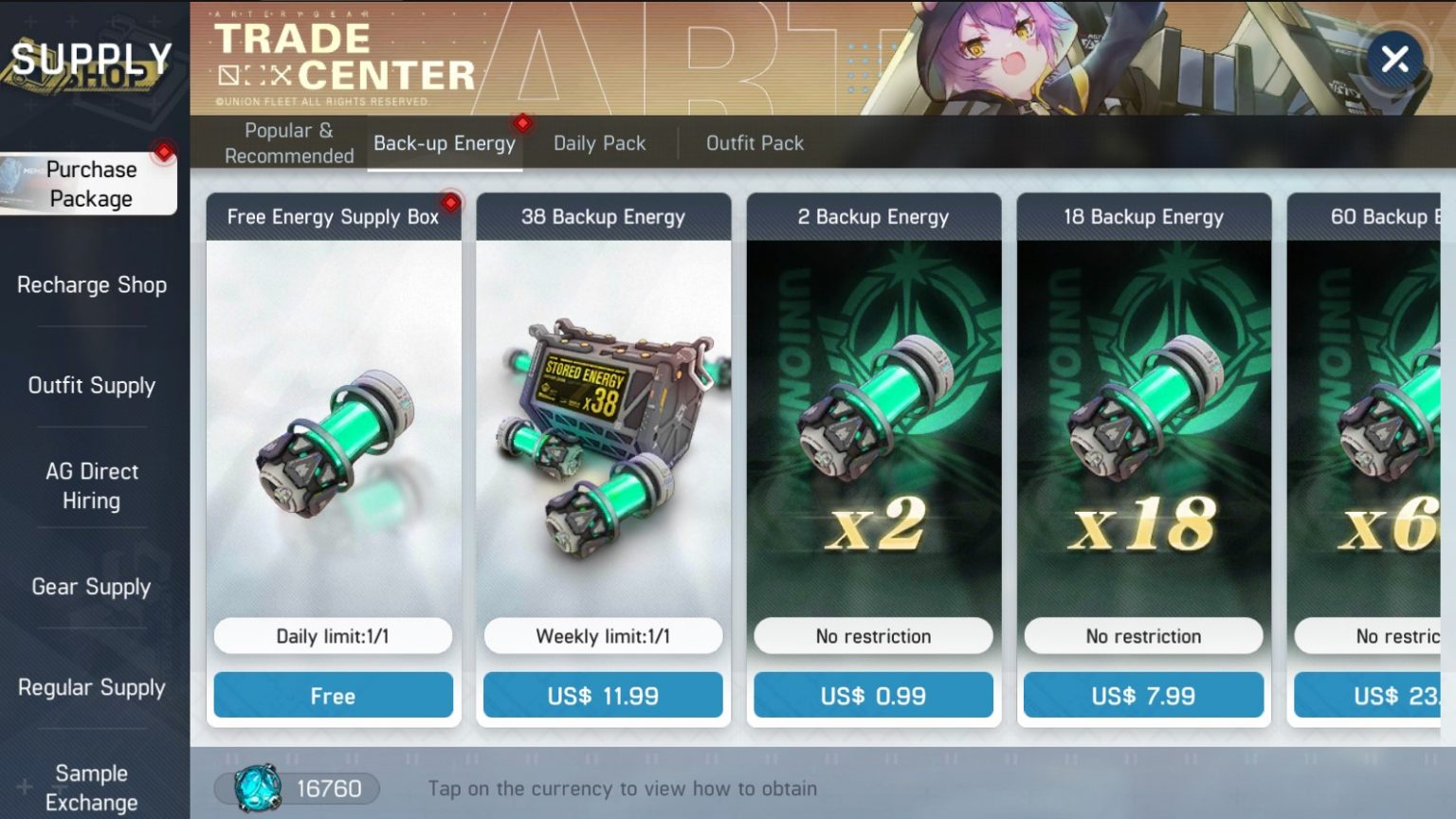Click the red badge on Purchase Package
1456x819 pixels.
[x=164, y=153]
